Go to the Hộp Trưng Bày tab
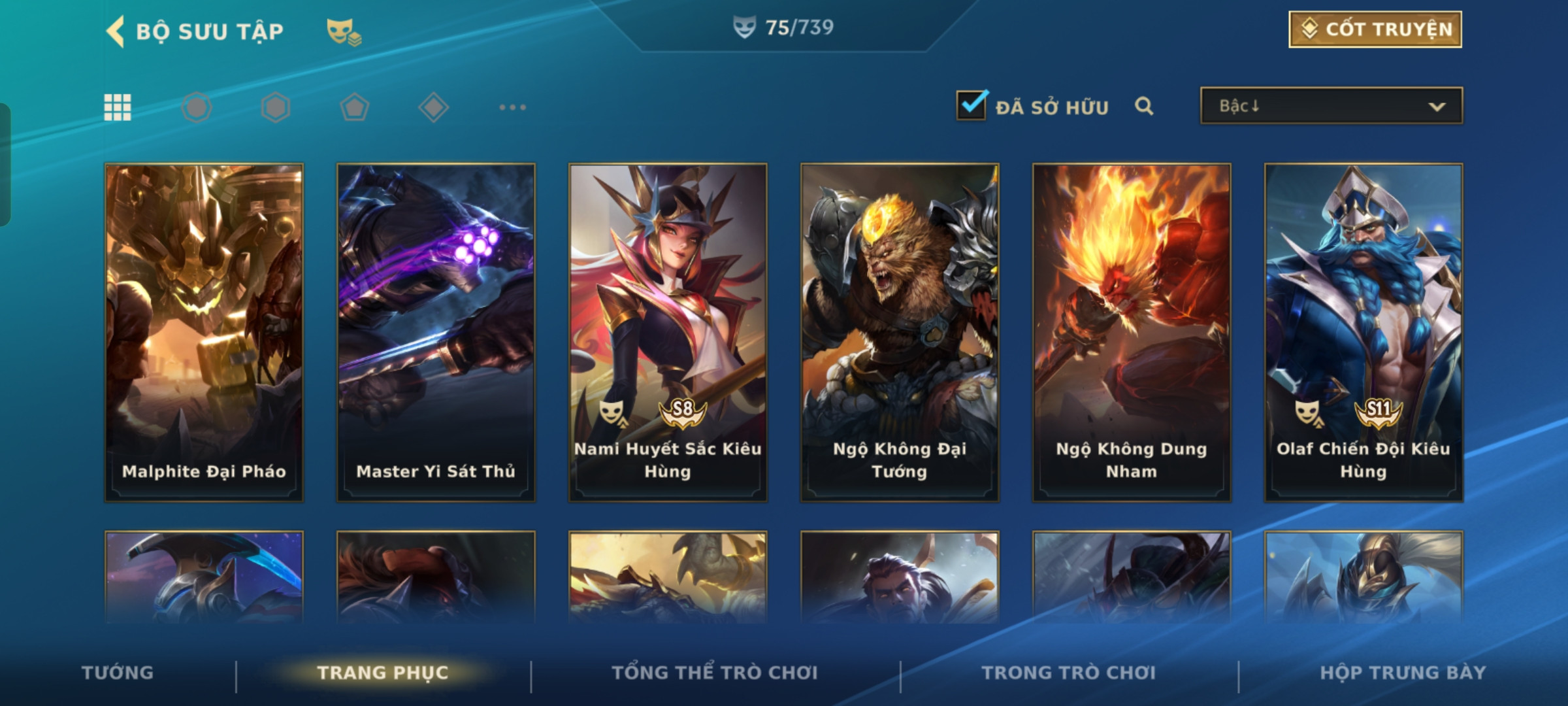The height and width of the screenshot is (706, 1568). coord(1403,673)
